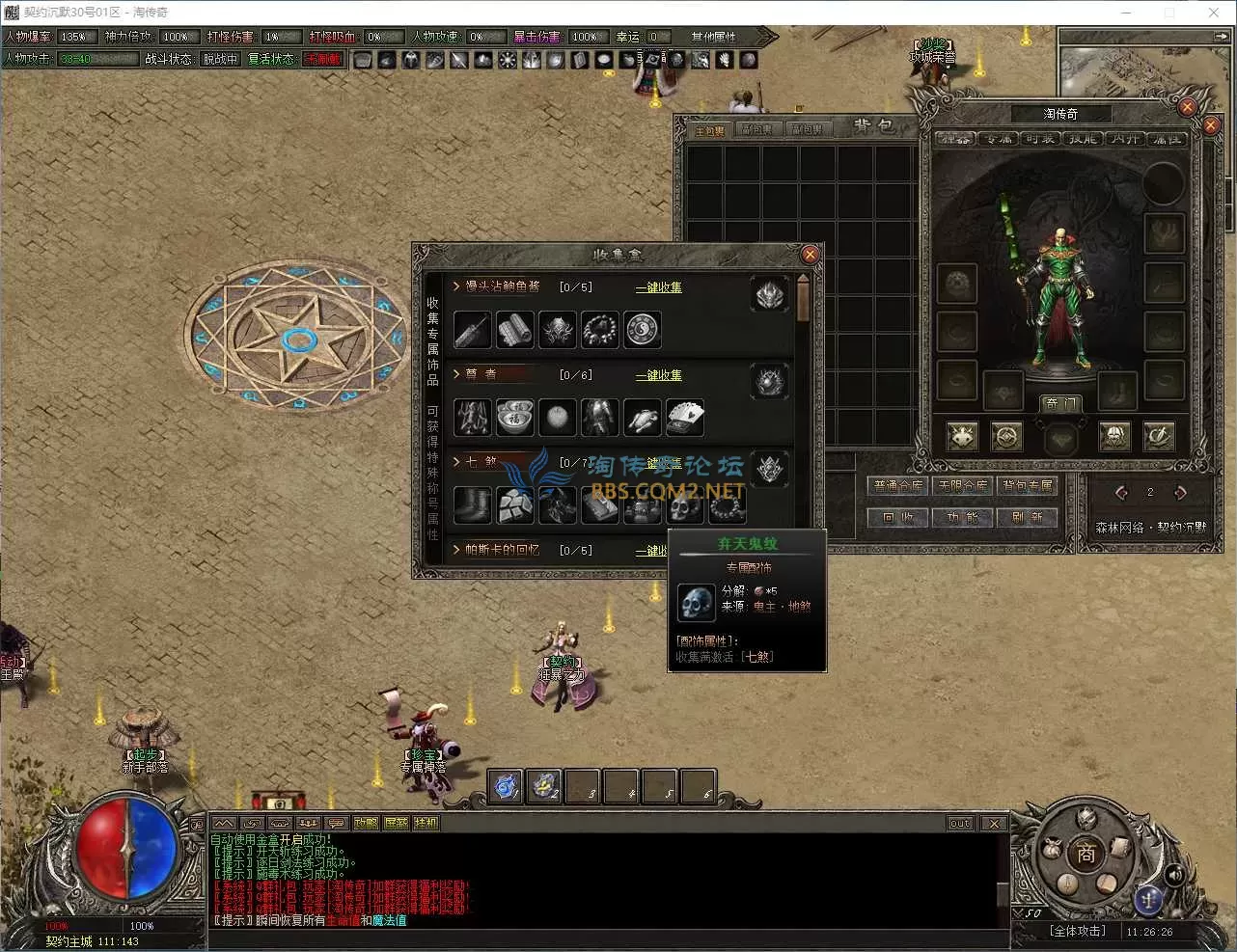
Task: Close the game window
Action: pos(1213,13)
